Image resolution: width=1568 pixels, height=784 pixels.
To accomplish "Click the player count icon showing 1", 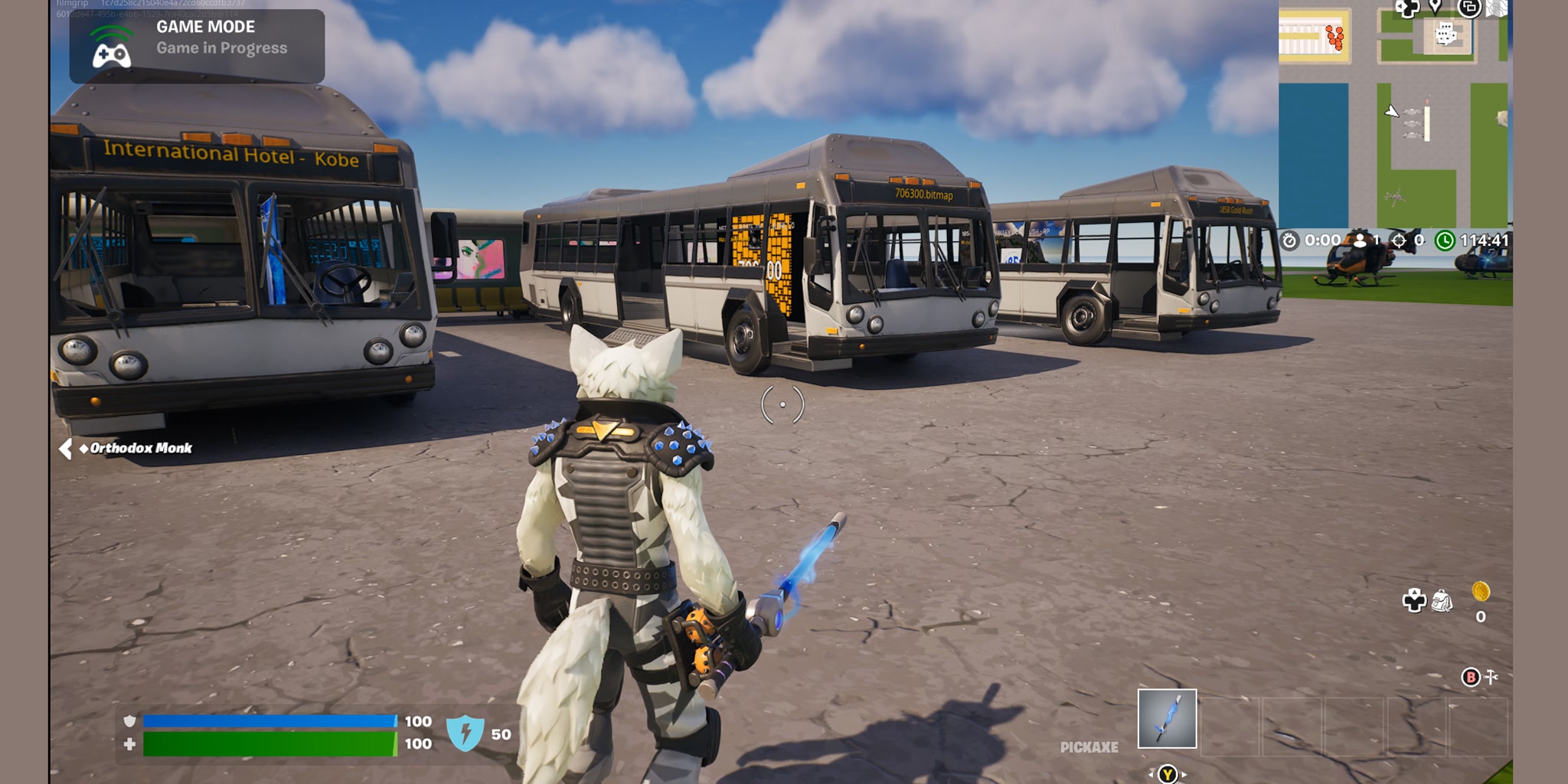I will pos(1360,241).
